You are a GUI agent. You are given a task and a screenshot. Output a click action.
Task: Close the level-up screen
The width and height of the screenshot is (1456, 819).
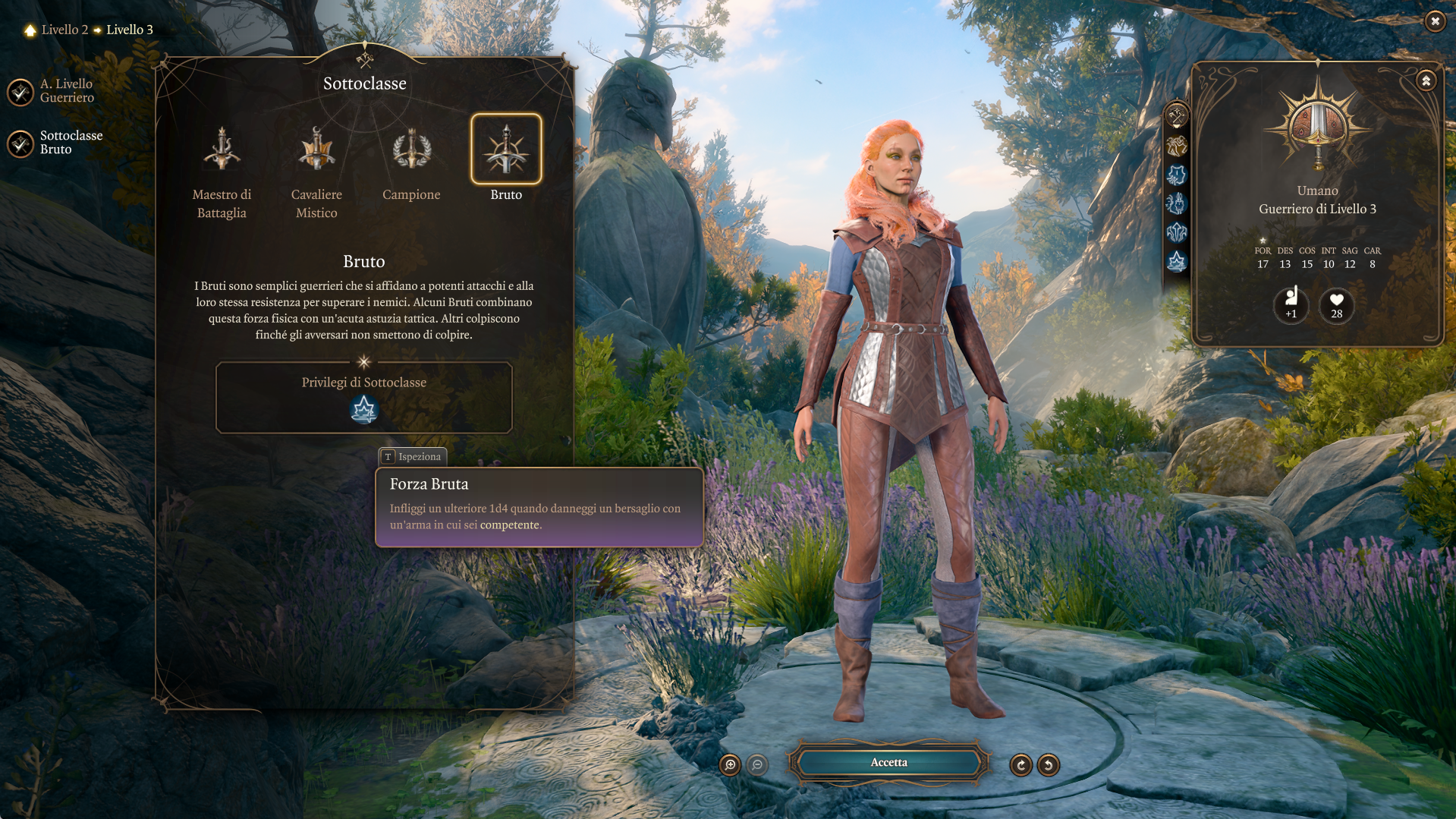(1434, 21)
